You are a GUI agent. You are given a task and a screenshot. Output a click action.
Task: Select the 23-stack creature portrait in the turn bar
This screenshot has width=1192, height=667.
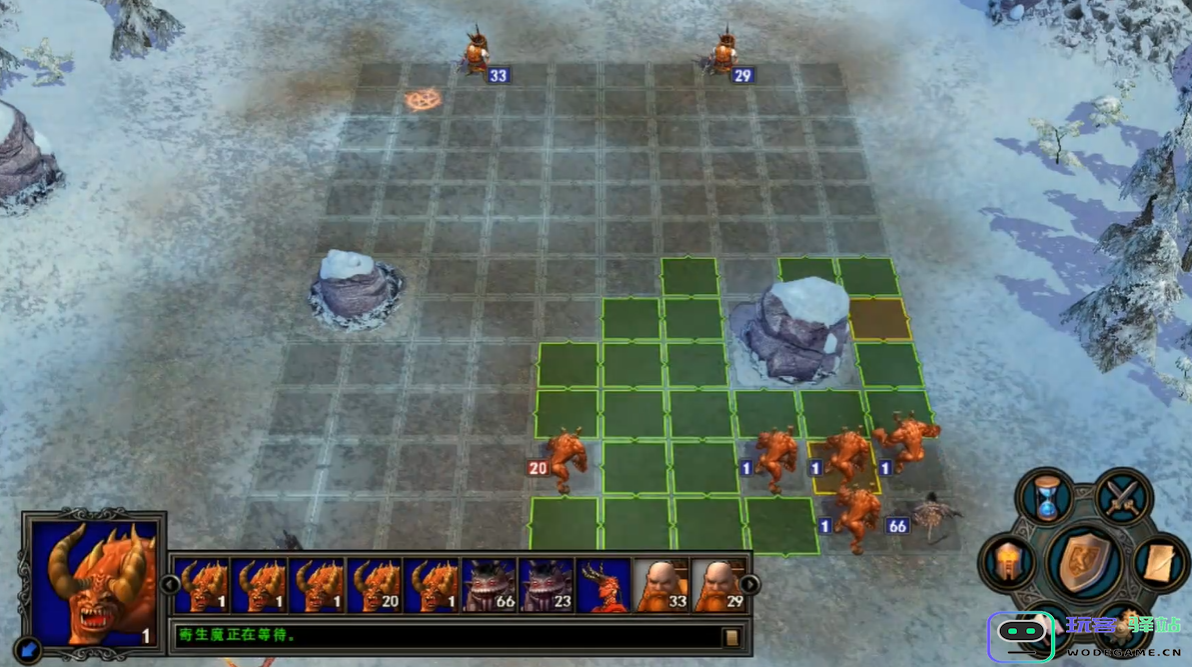pos(547,585)
